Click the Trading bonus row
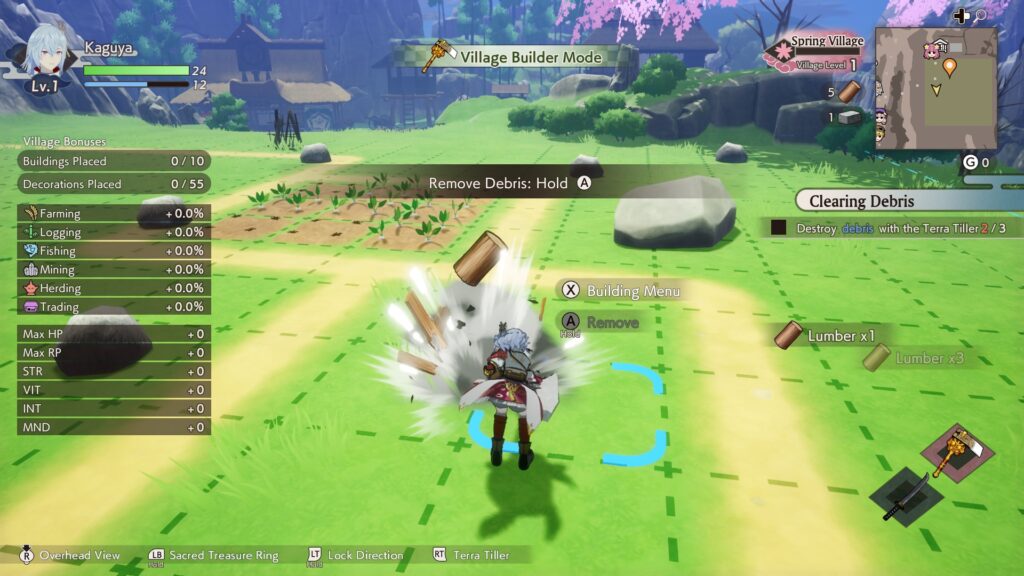The height and width of the screenshot is (576, 1024). 114,307
